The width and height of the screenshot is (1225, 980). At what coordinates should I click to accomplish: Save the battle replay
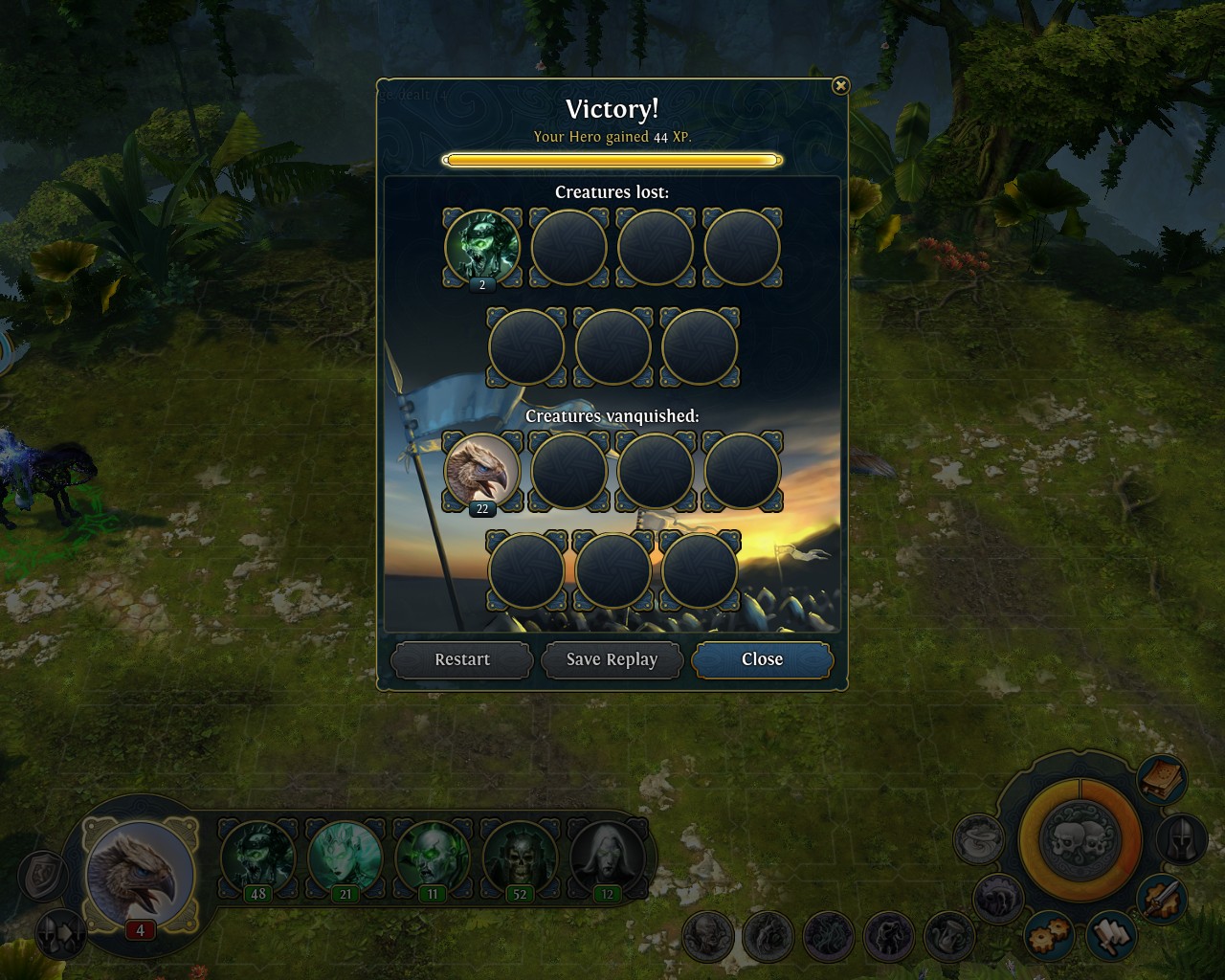(x=612, y=659)
